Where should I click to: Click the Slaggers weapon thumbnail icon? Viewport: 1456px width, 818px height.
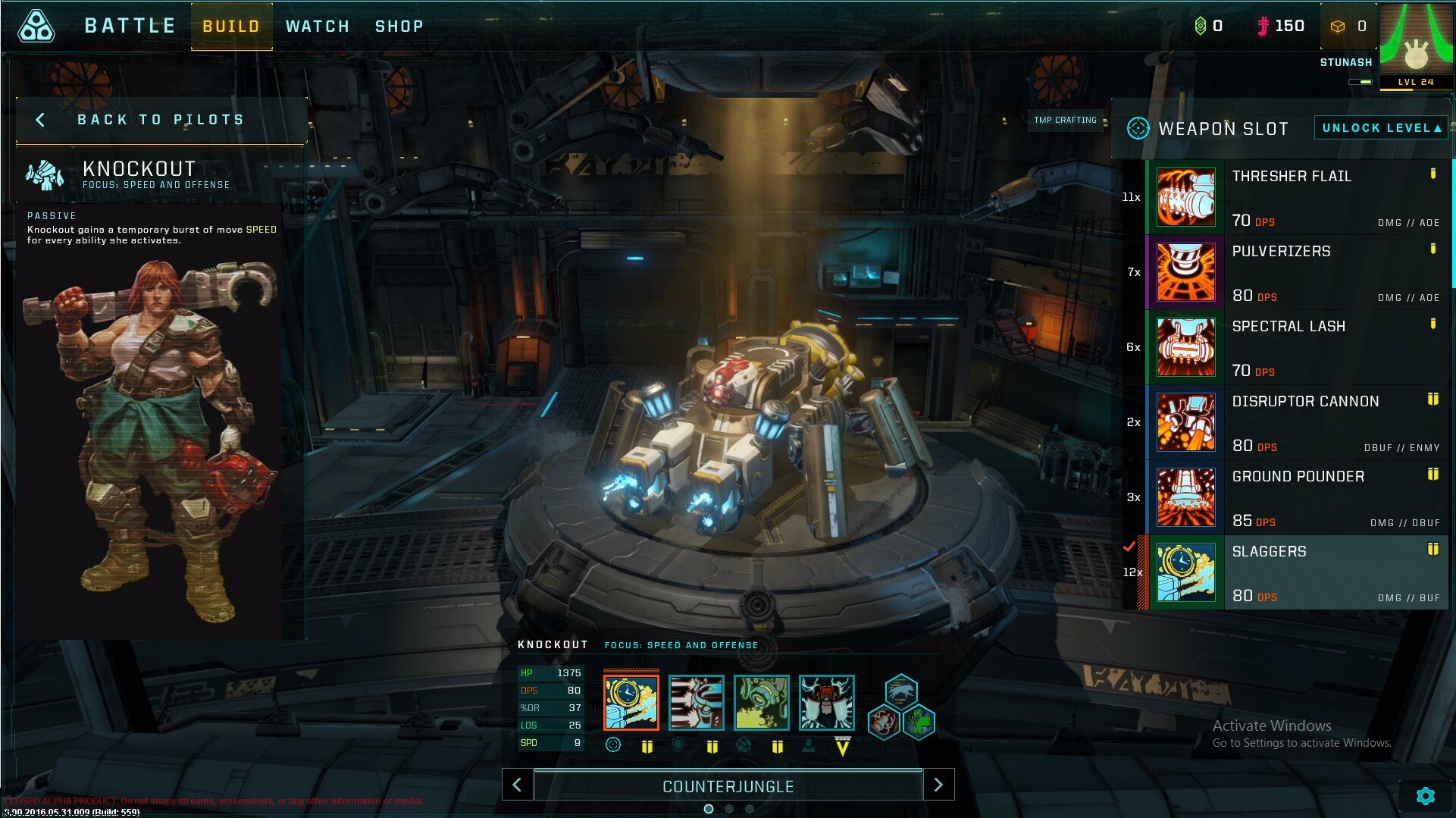pyautogui.click(x=1186, y=572)
